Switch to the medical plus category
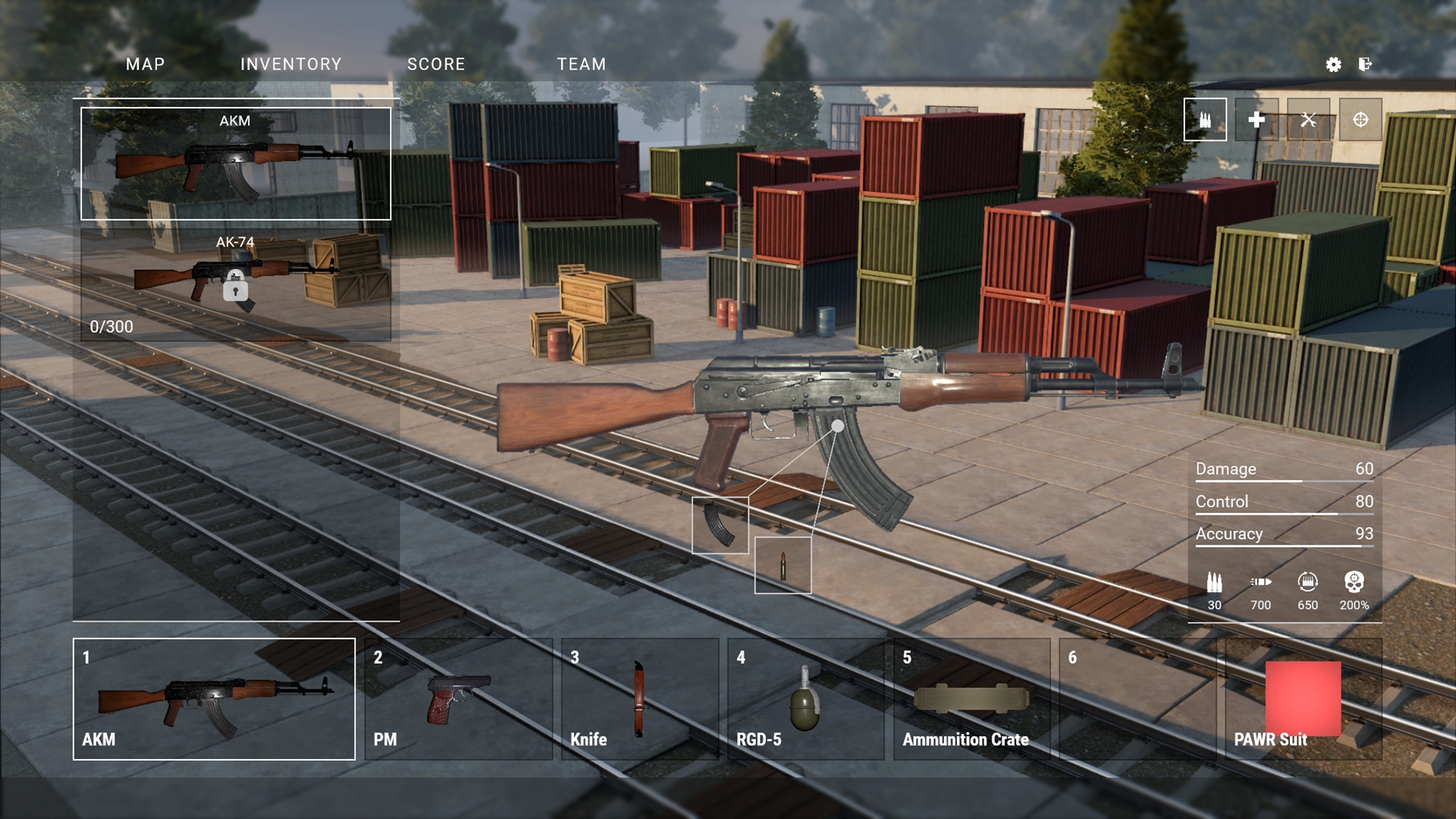Image resolution: width=1456 pixels, height=819 pixels. [x=1257, y=120]
